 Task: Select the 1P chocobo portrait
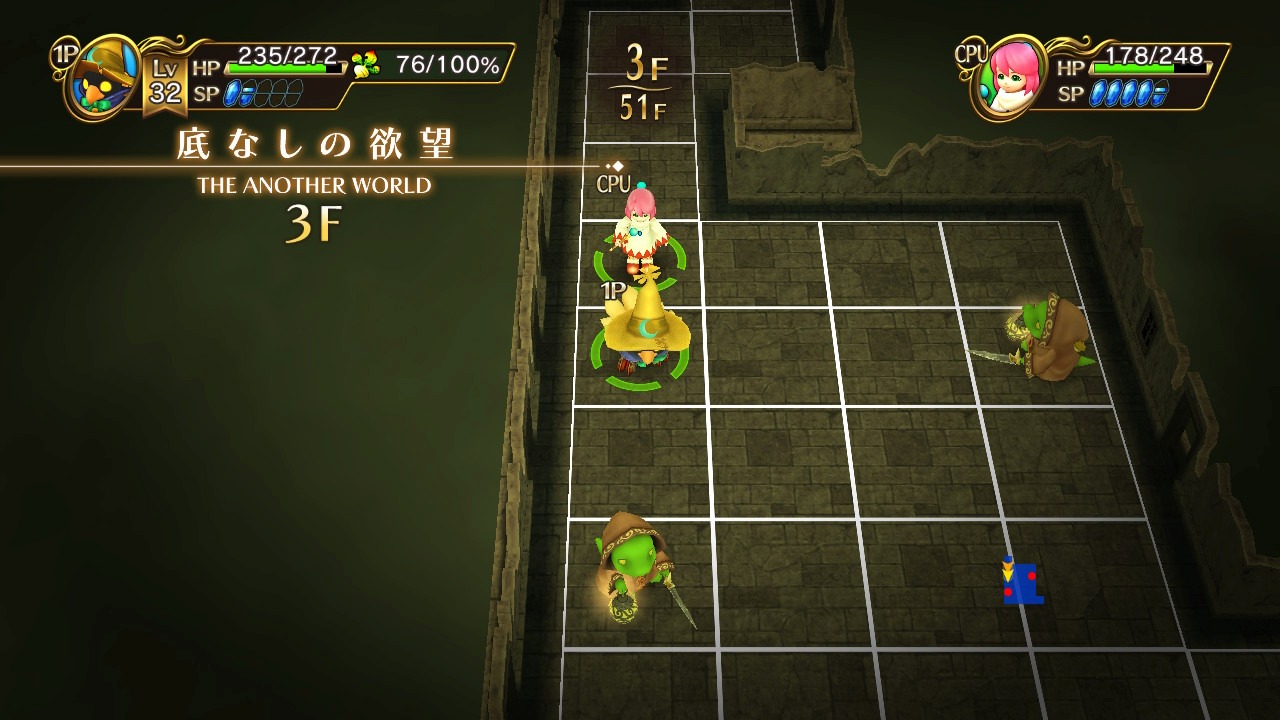[x=103, y=78]
